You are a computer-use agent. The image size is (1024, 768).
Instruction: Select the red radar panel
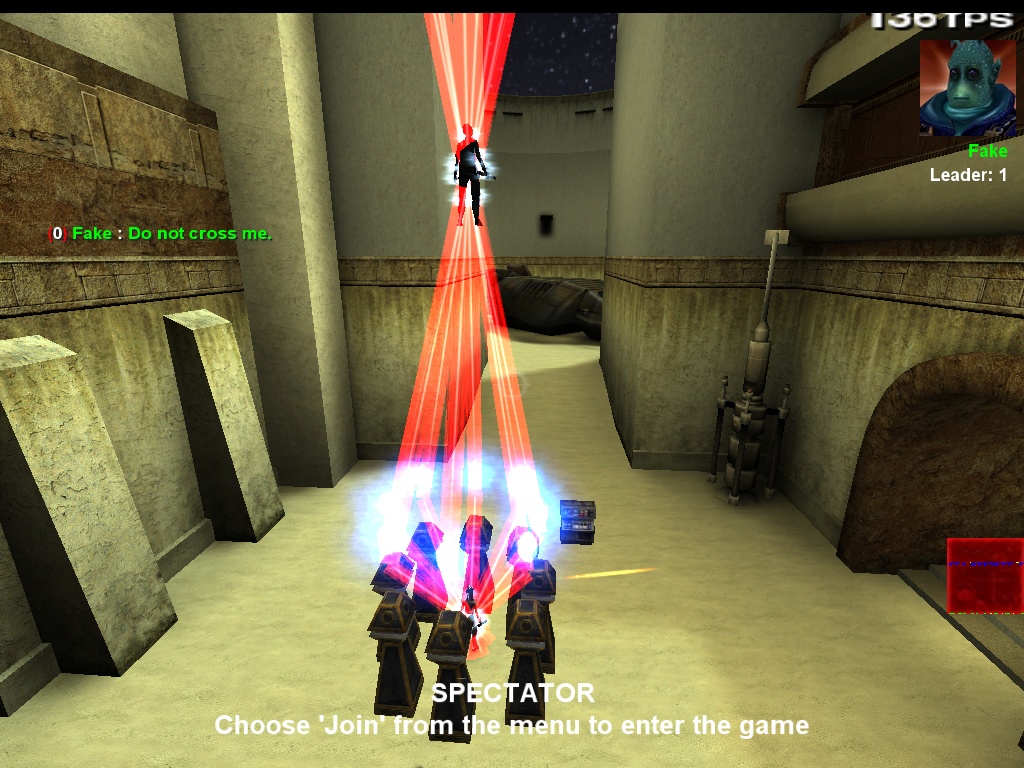pos(984,575)
